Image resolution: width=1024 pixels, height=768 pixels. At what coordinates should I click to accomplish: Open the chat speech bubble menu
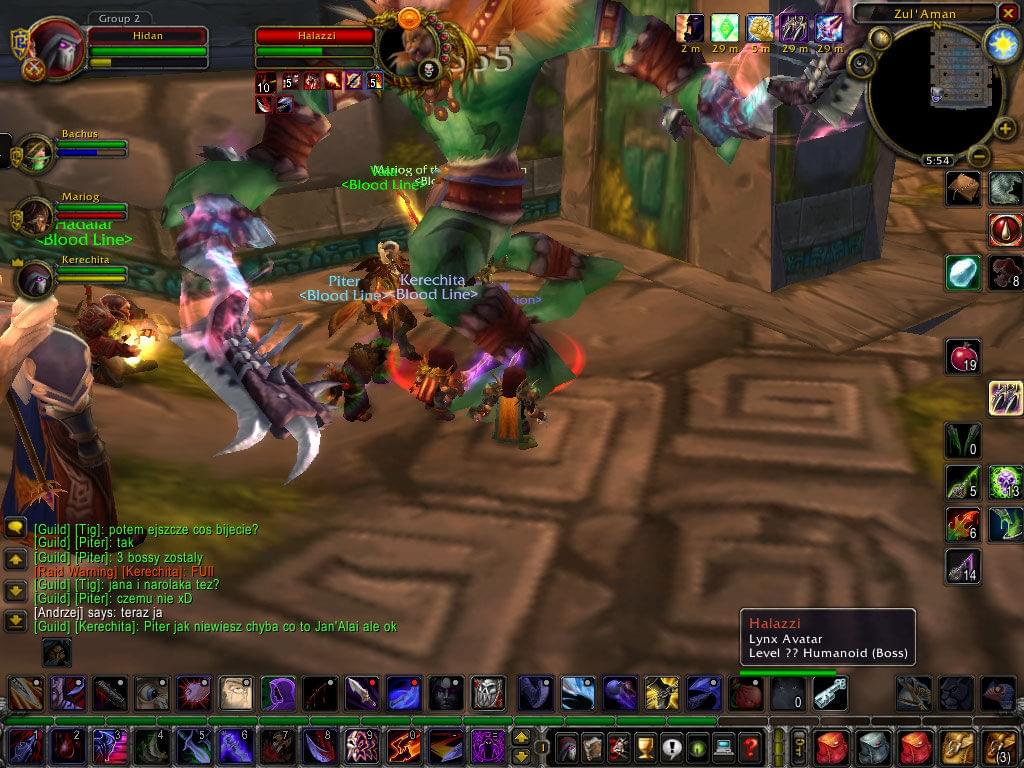point(15,528)
